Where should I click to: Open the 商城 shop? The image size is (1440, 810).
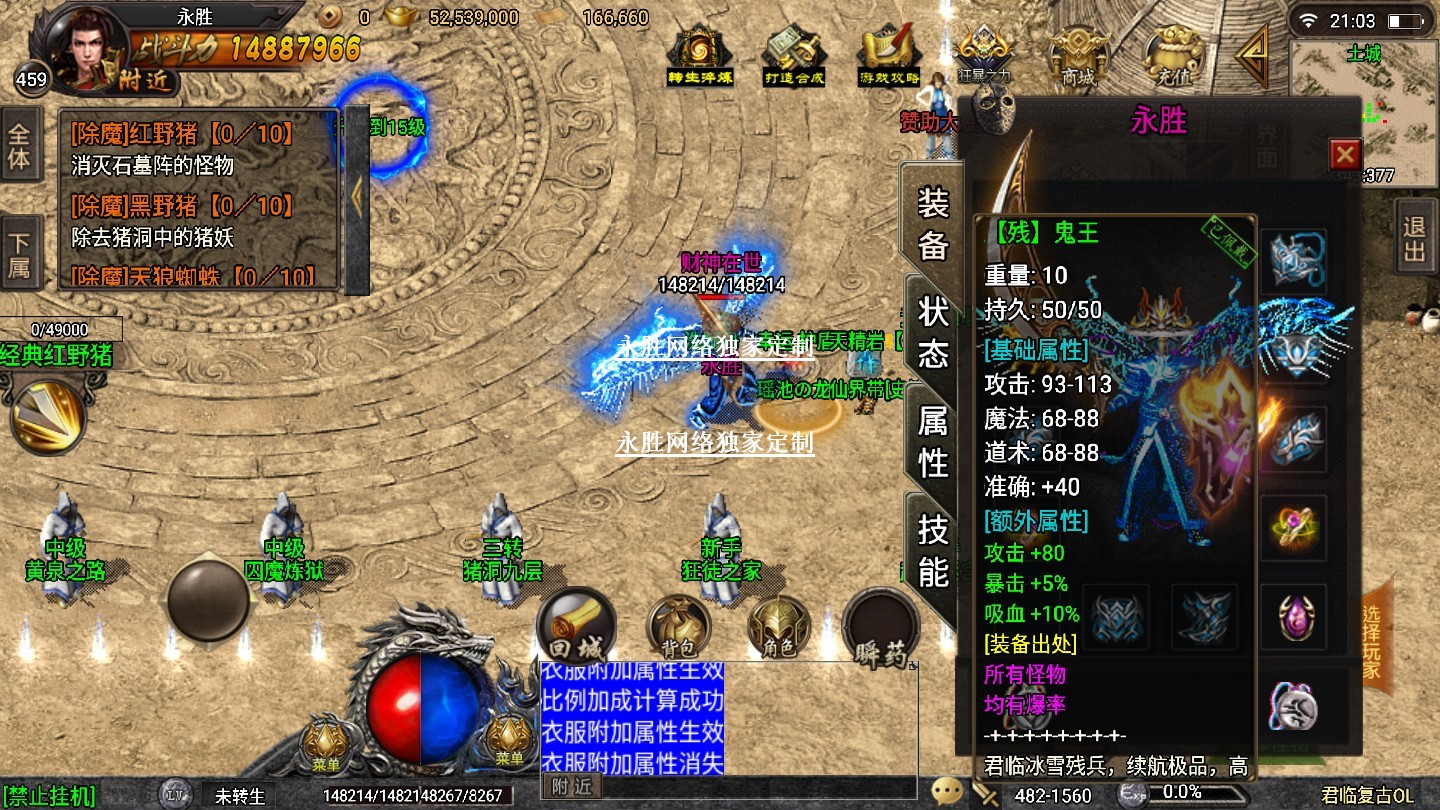pos(1078,55)
